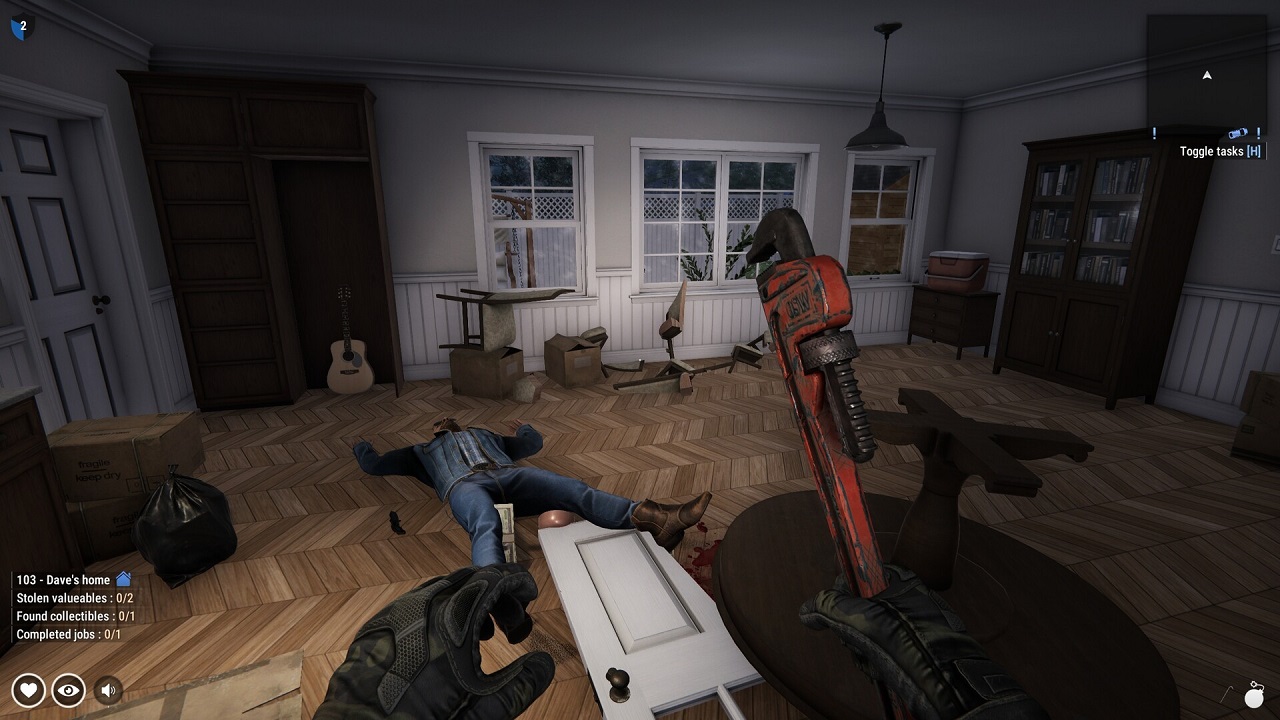
Task: Click the right exclamation task marker on minimap
Action: pos(1259,131)
